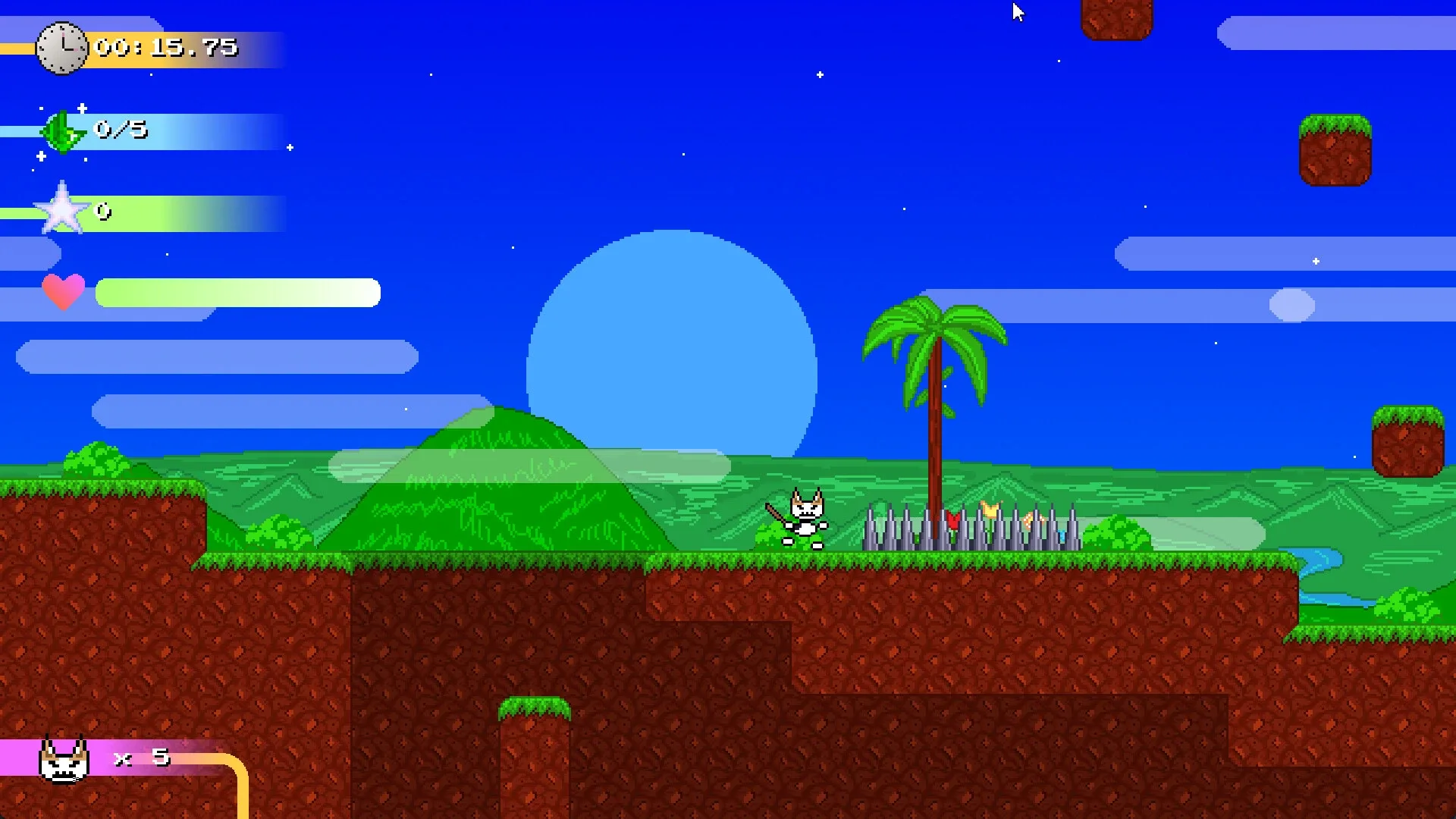Click the x5 lives label at bottom left

pyautogui.click(x=140, y=756)
